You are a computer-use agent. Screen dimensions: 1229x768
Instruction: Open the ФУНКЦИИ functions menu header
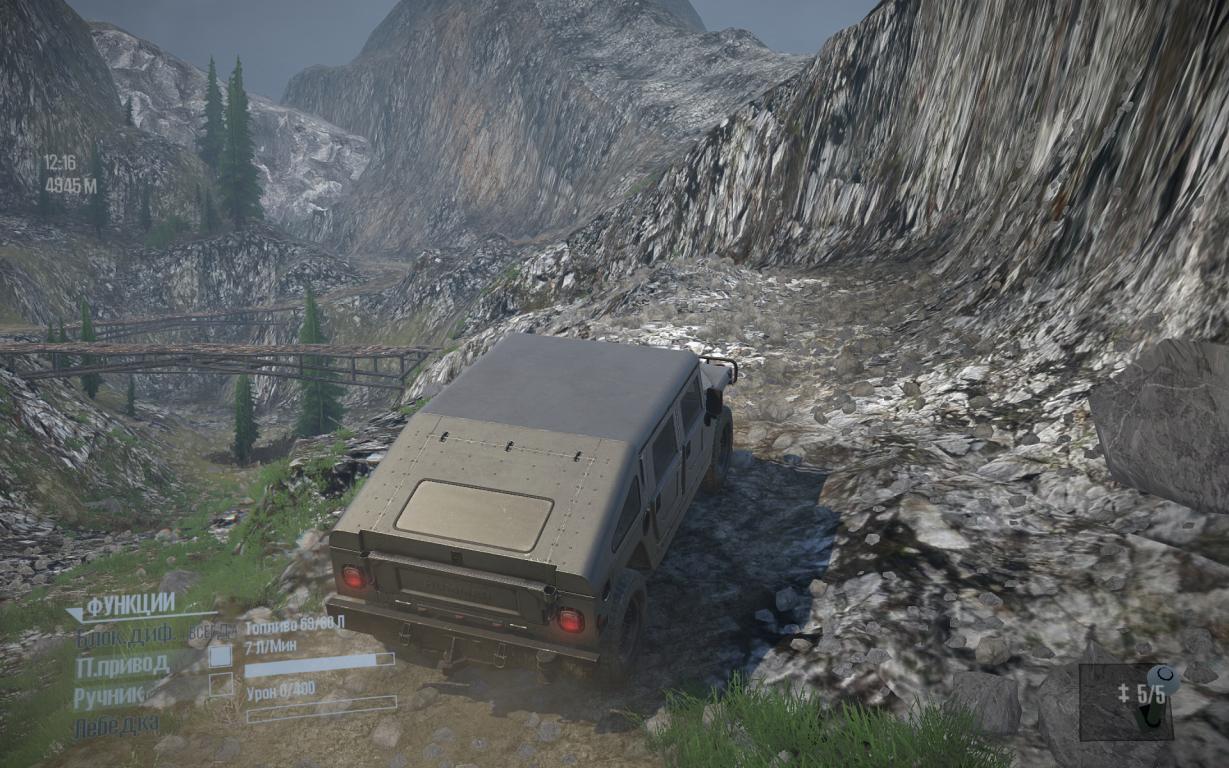coord(130,606)
